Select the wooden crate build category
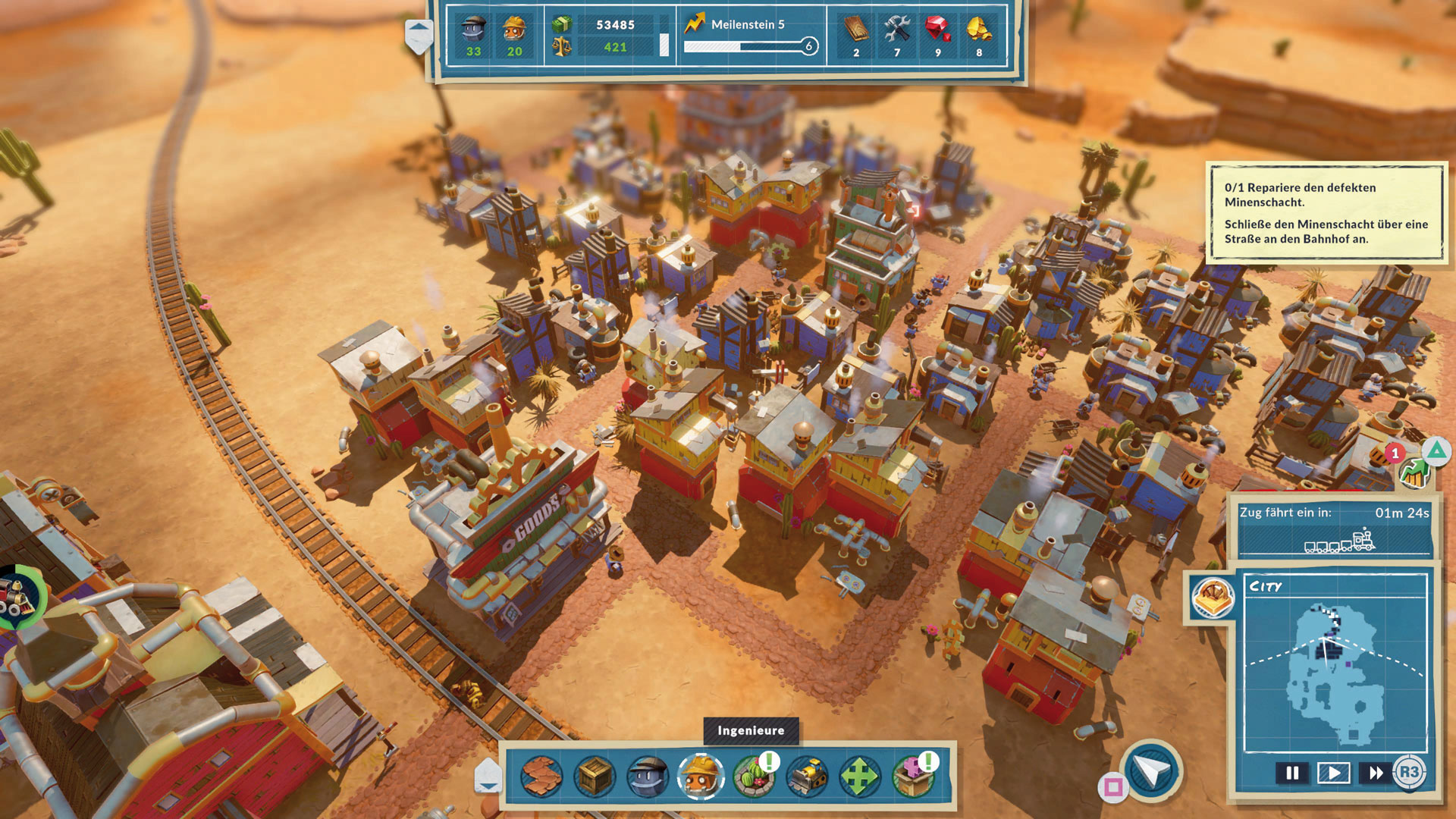 (595, 776)
